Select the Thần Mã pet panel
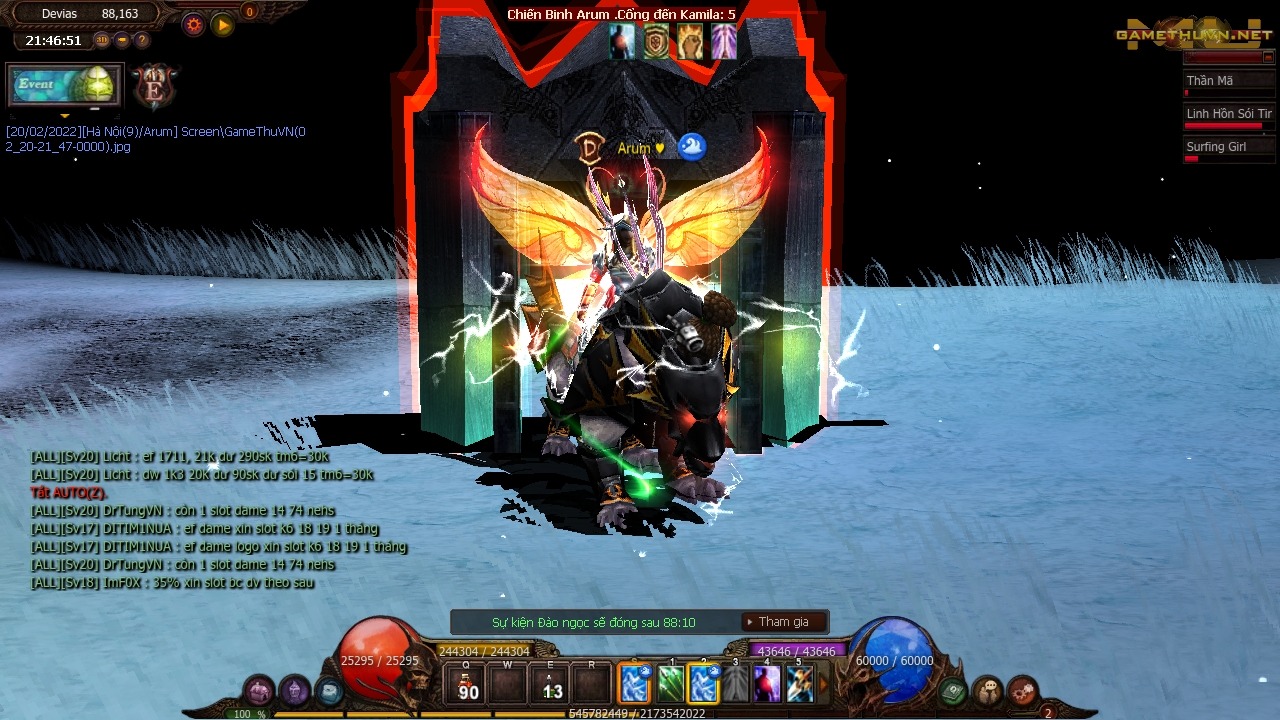 click(1228, 80)
